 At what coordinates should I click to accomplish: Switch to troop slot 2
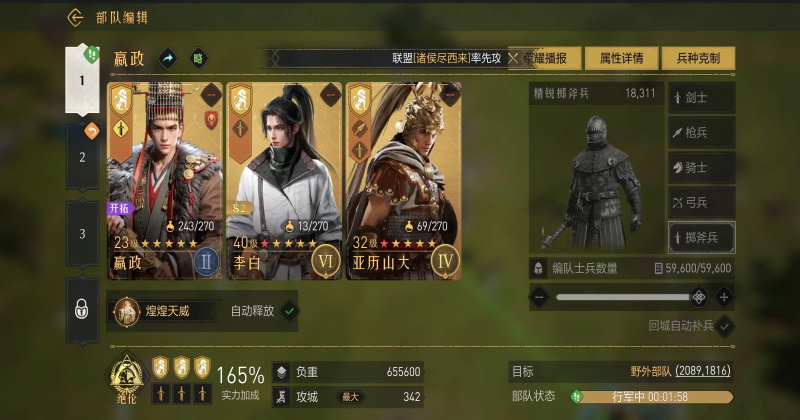(83, 156)
